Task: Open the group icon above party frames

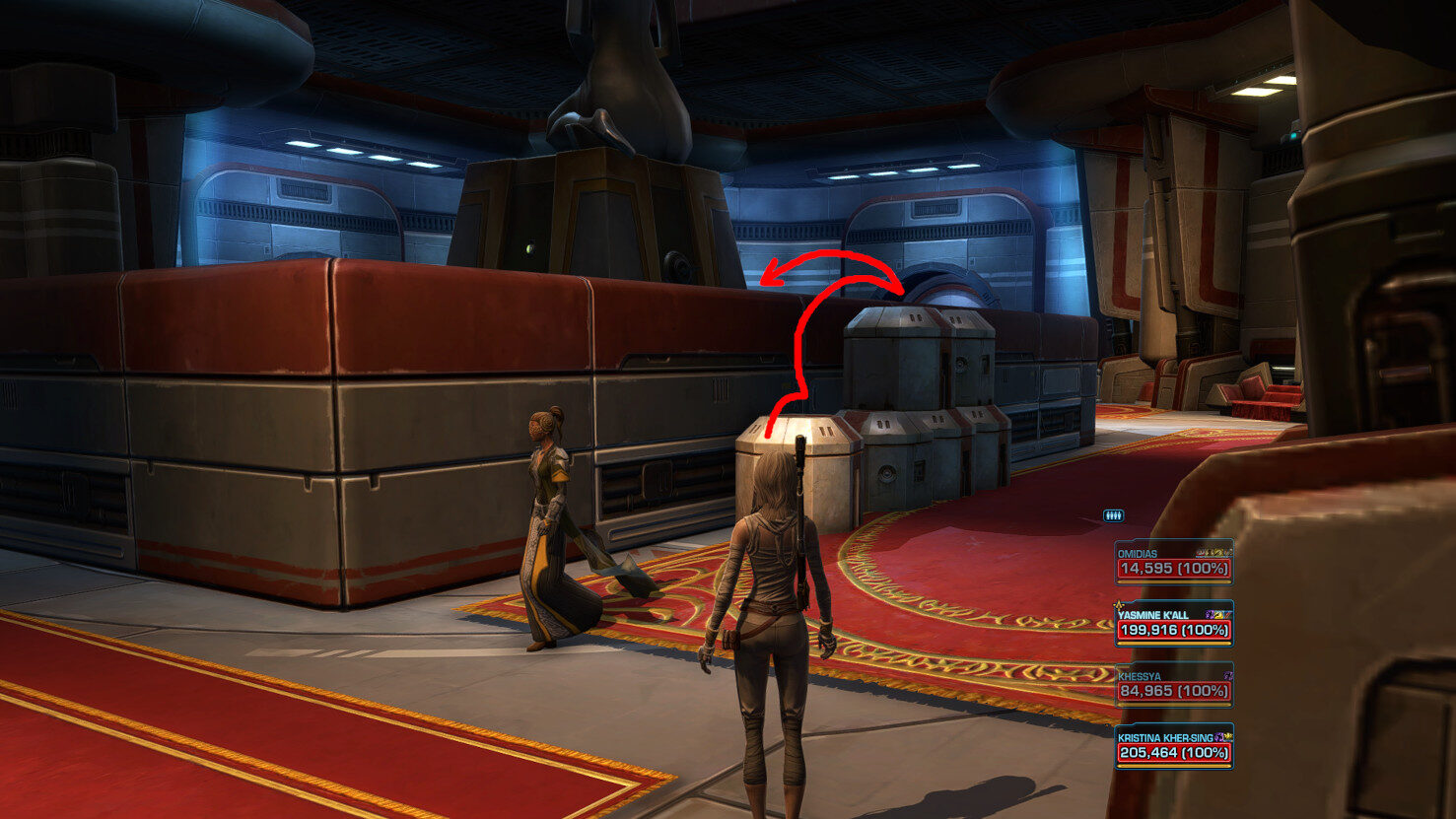Action: 1113,514
